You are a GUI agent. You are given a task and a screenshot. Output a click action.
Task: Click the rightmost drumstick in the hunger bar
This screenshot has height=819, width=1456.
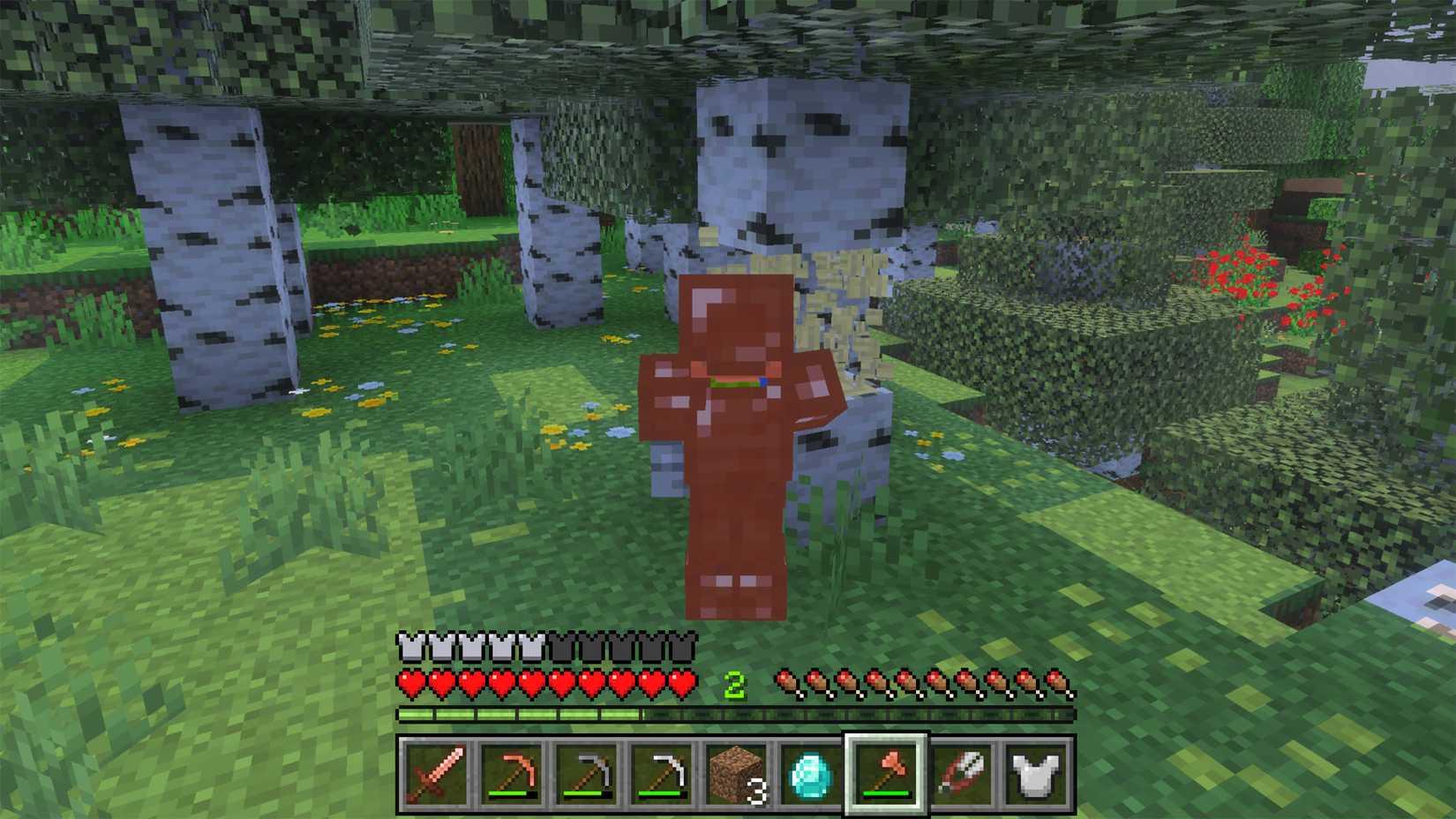[x=1055, y=680]
